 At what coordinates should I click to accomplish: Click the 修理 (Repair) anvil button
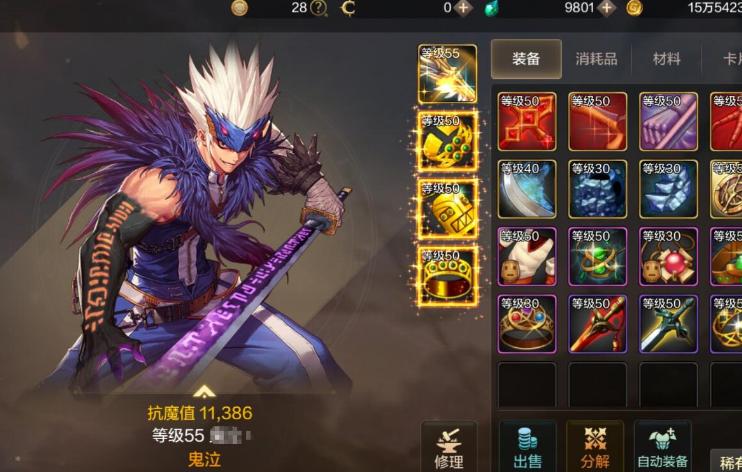point(449,446)
